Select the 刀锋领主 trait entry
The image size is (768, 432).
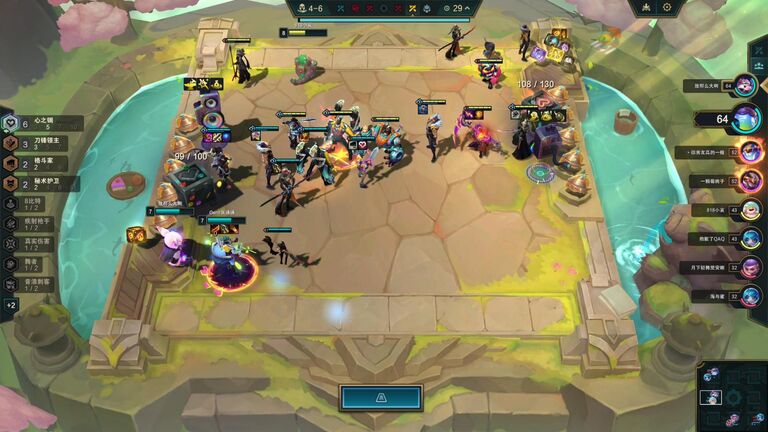[x=38, y=143]
